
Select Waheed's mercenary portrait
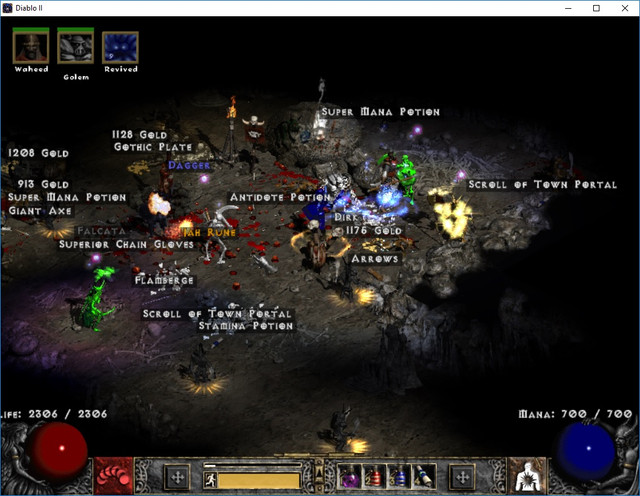[31, 46]
